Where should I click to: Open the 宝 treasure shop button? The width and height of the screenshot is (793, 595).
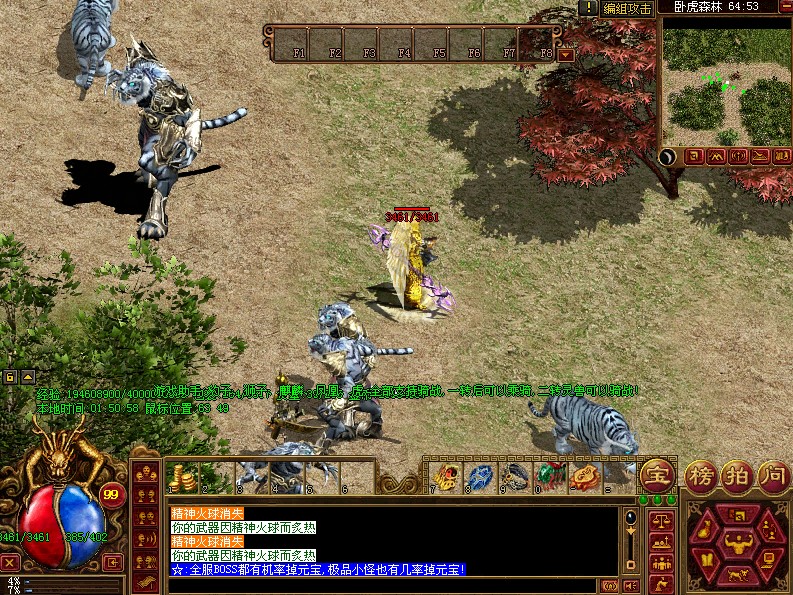657,472
